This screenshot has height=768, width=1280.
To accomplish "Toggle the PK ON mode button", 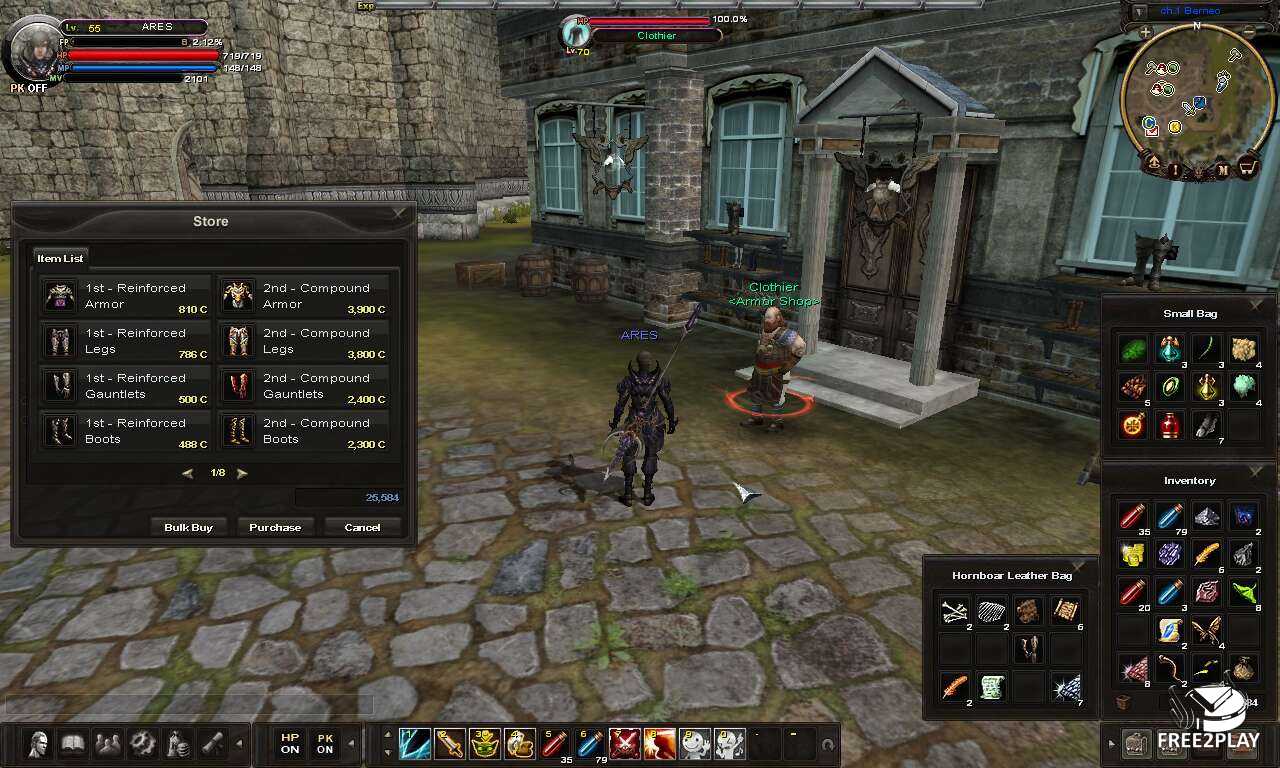I will [325, 744].
